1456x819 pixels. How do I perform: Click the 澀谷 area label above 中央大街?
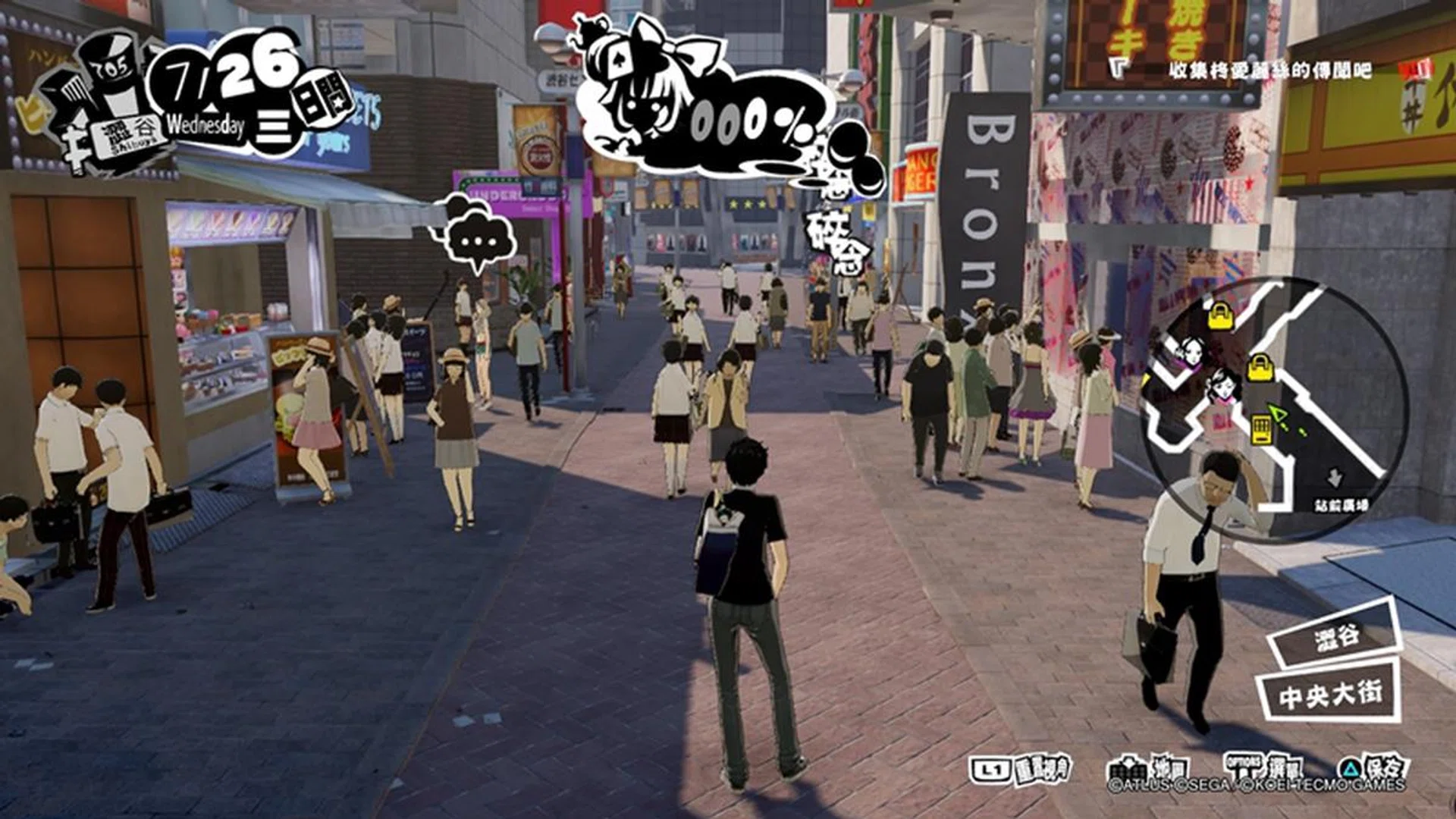1336,635
